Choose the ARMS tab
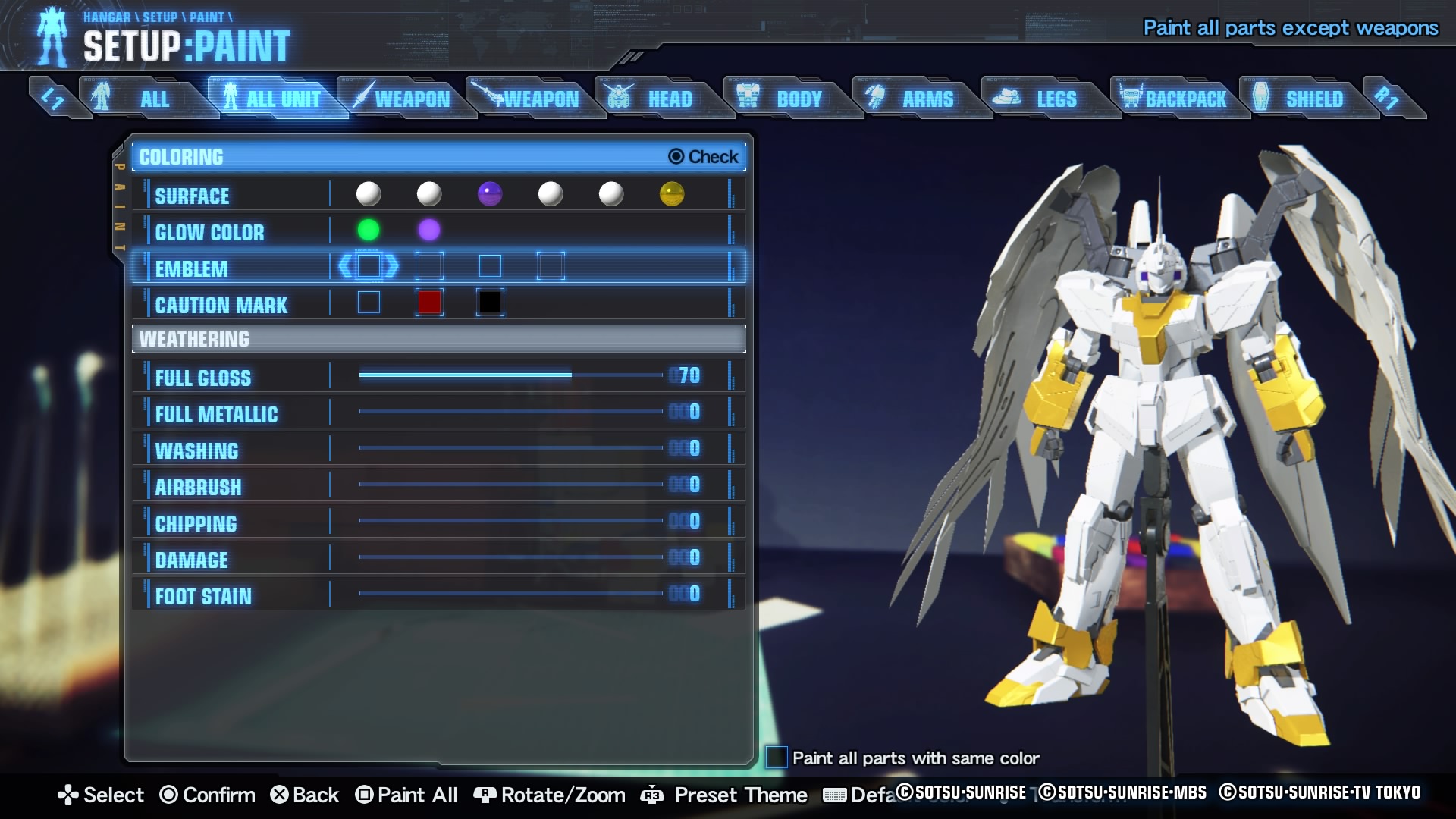The height and width of the screenshot is (819, 1456). pos(918,99)
